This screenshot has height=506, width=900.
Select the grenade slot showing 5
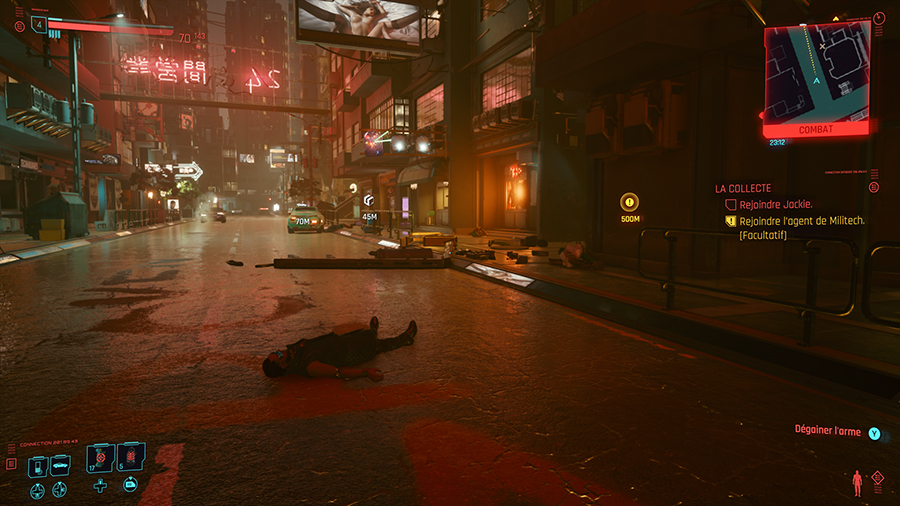tap(132, 459)
